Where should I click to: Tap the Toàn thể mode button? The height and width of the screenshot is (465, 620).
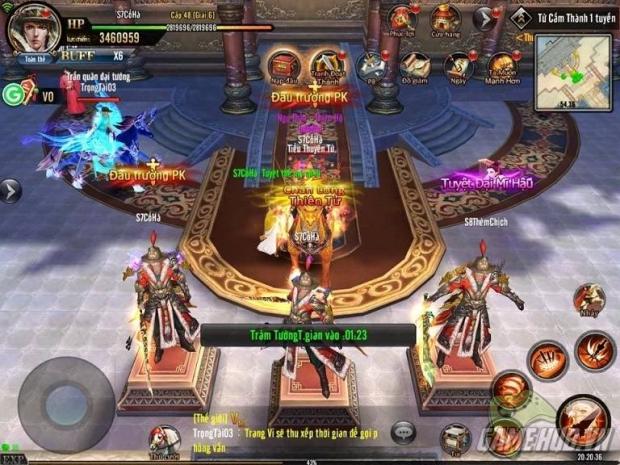(30, 59)
